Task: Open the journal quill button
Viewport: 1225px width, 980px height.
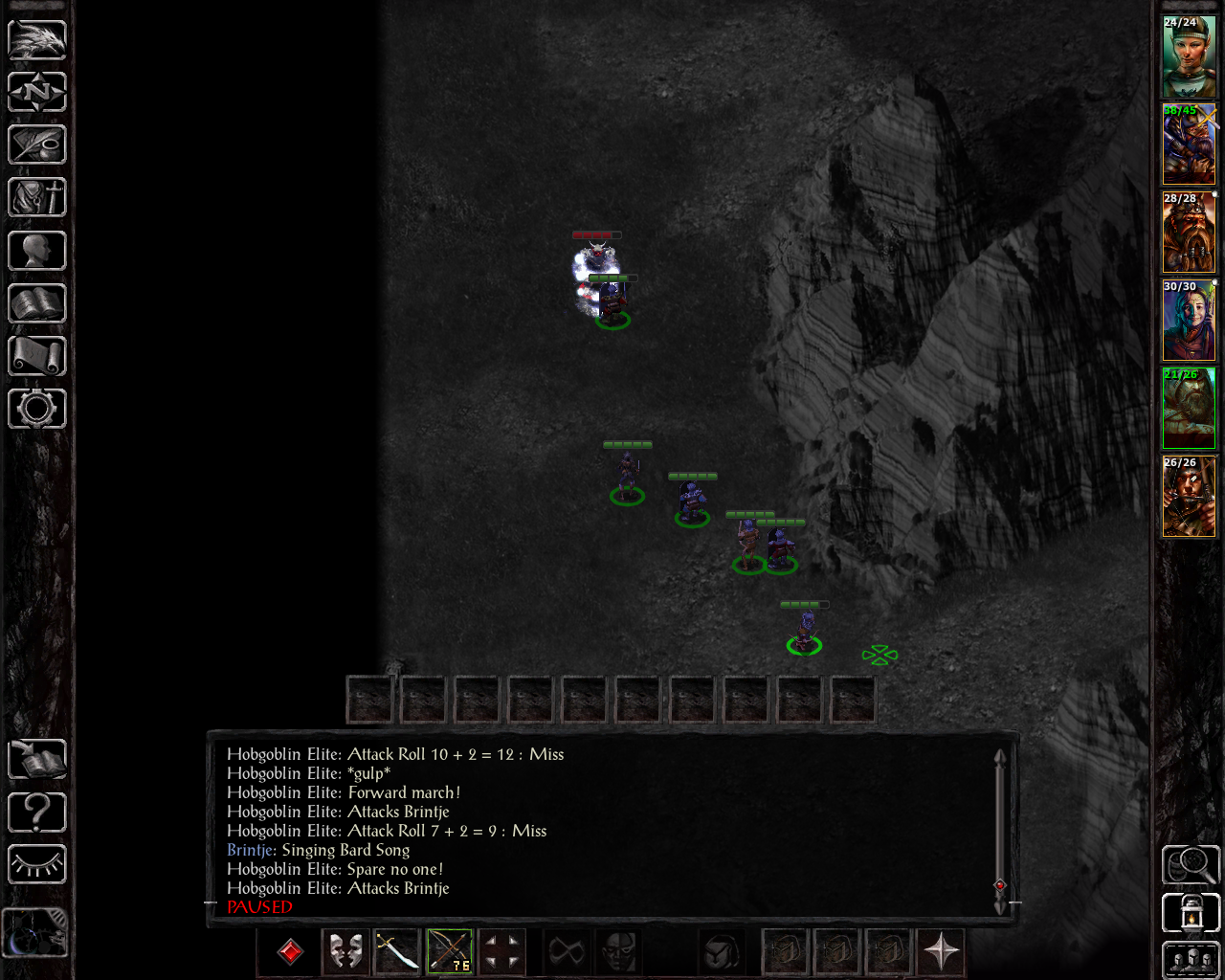Action: [37, 145]
